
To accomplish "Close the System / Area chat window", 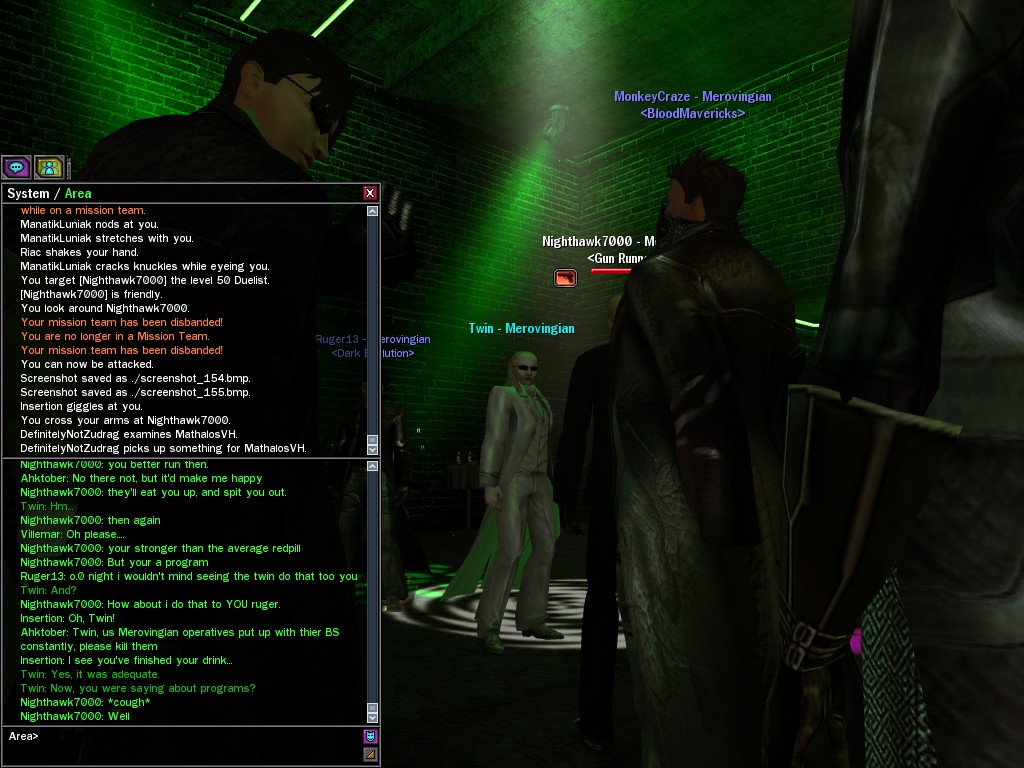I will (x=370, y=193).
